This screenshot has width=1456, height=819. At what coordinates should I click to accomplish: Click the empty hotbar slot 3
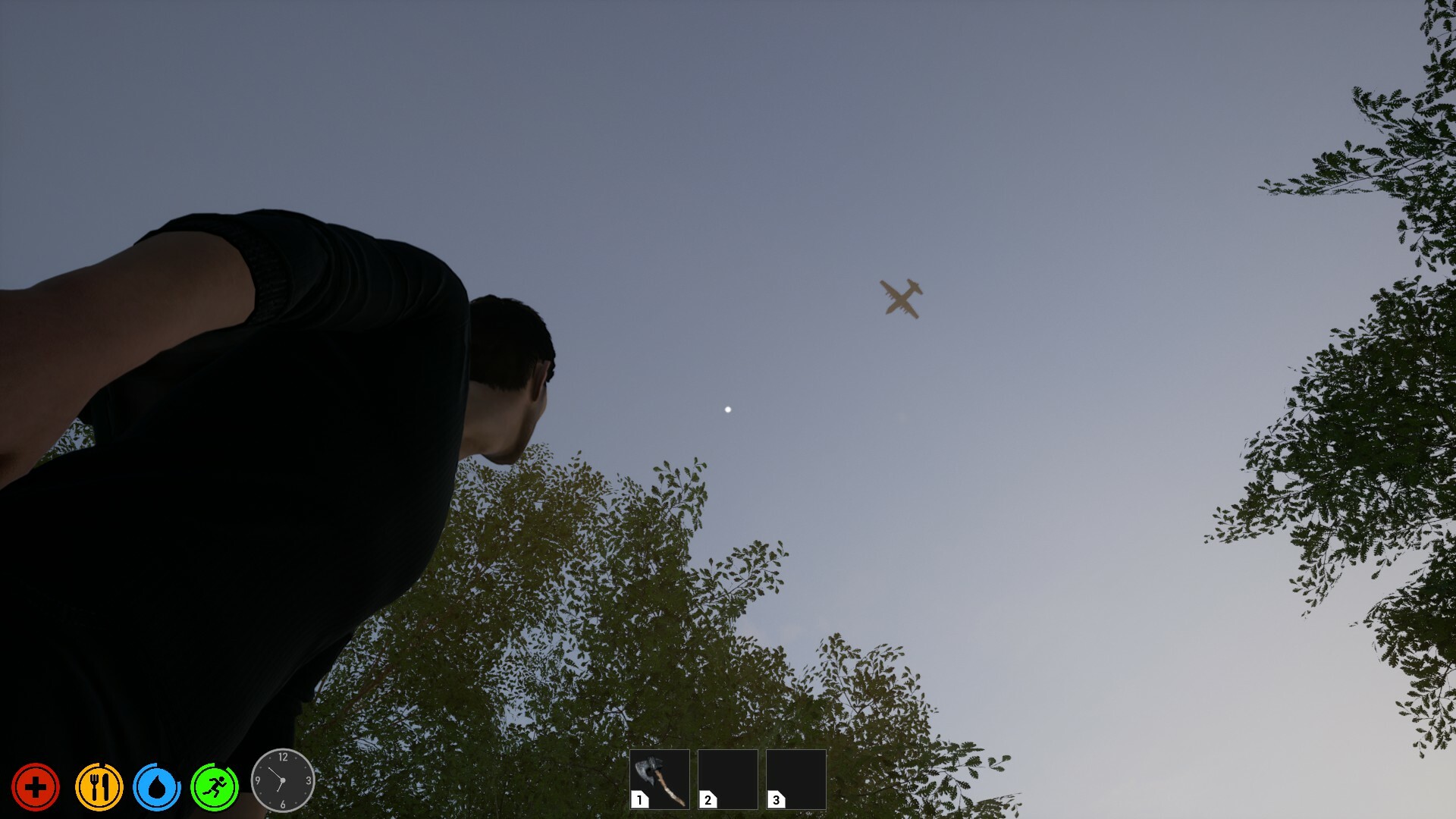(x=795, y=779)
